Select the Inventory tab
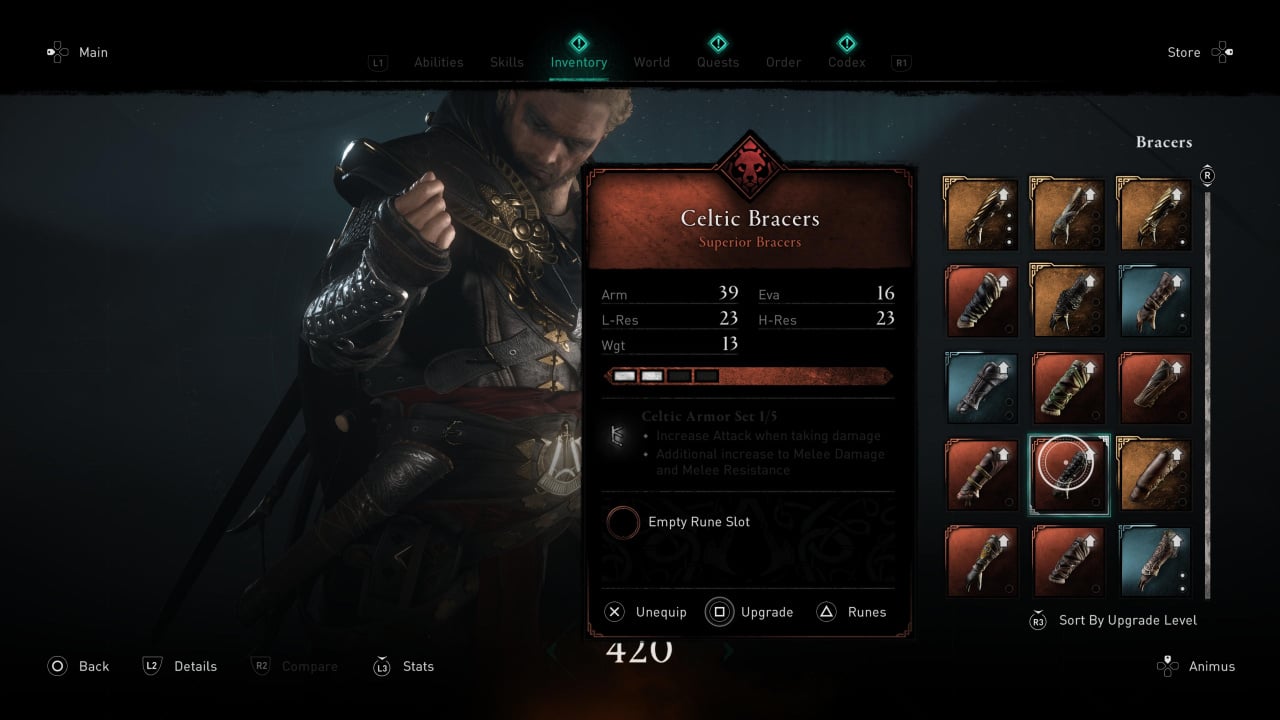 (x=578, y=62)
